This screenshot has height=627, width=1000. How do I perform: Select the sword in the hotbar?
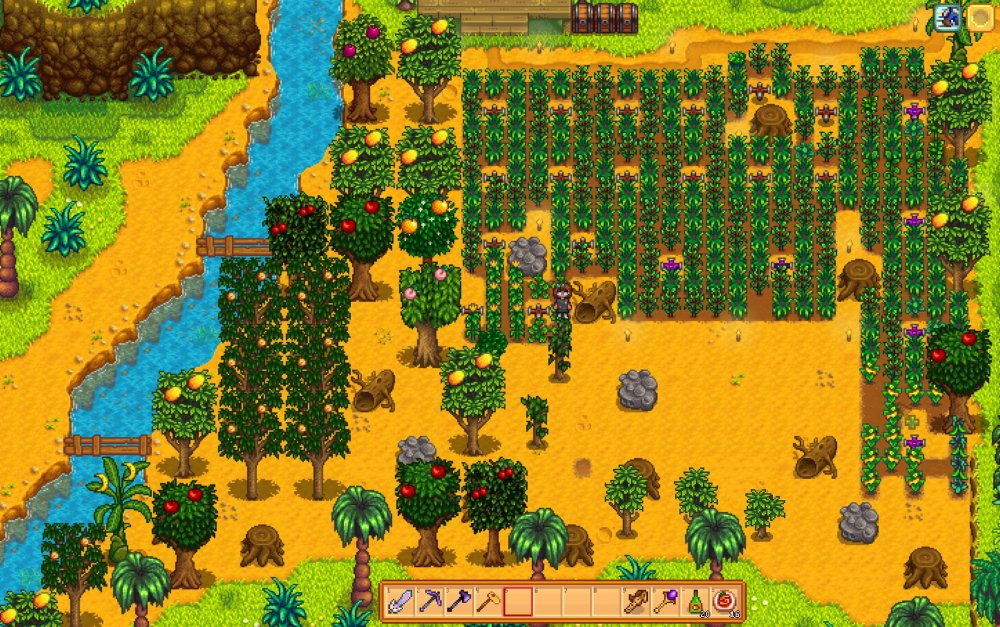click(400, 601)
